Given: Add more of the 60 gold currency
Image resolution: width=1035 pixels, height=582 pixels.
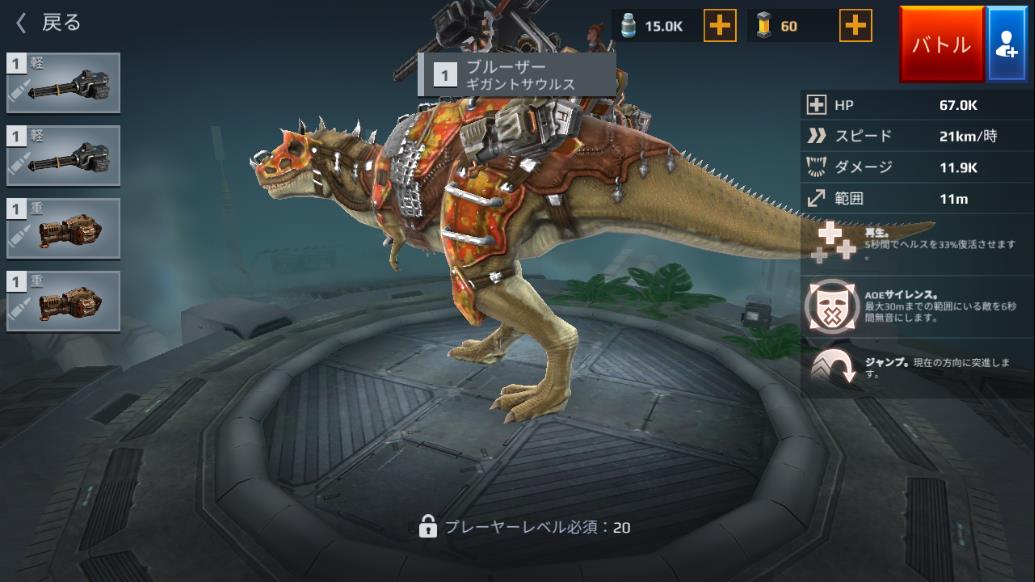Looking at the screenshot, I should 855,26.
